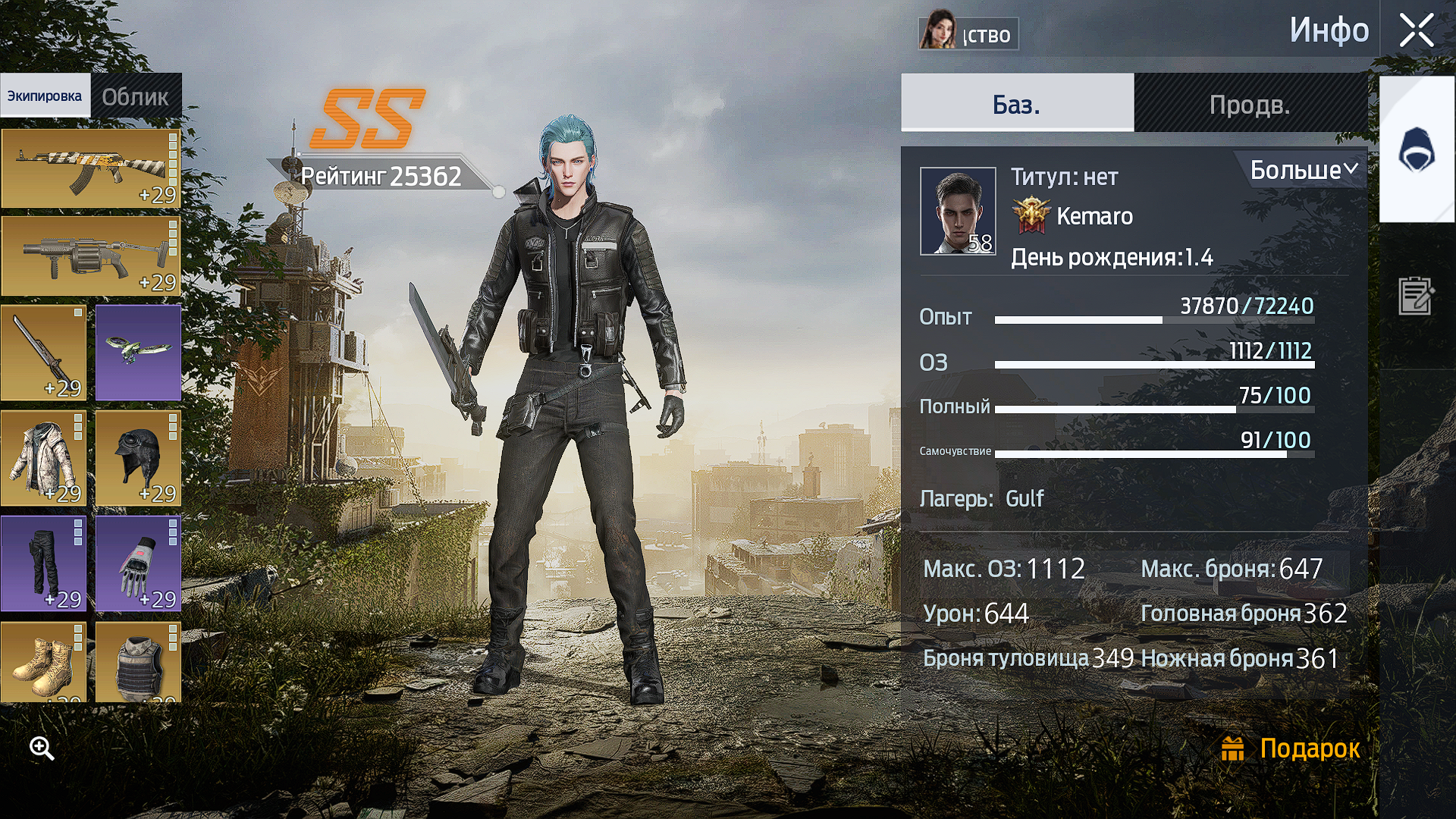Image resolution: width=1456 pixels, height=819 pixels.
Task: Open the notepad icon side tab
Action: (x=1416, y=296)
